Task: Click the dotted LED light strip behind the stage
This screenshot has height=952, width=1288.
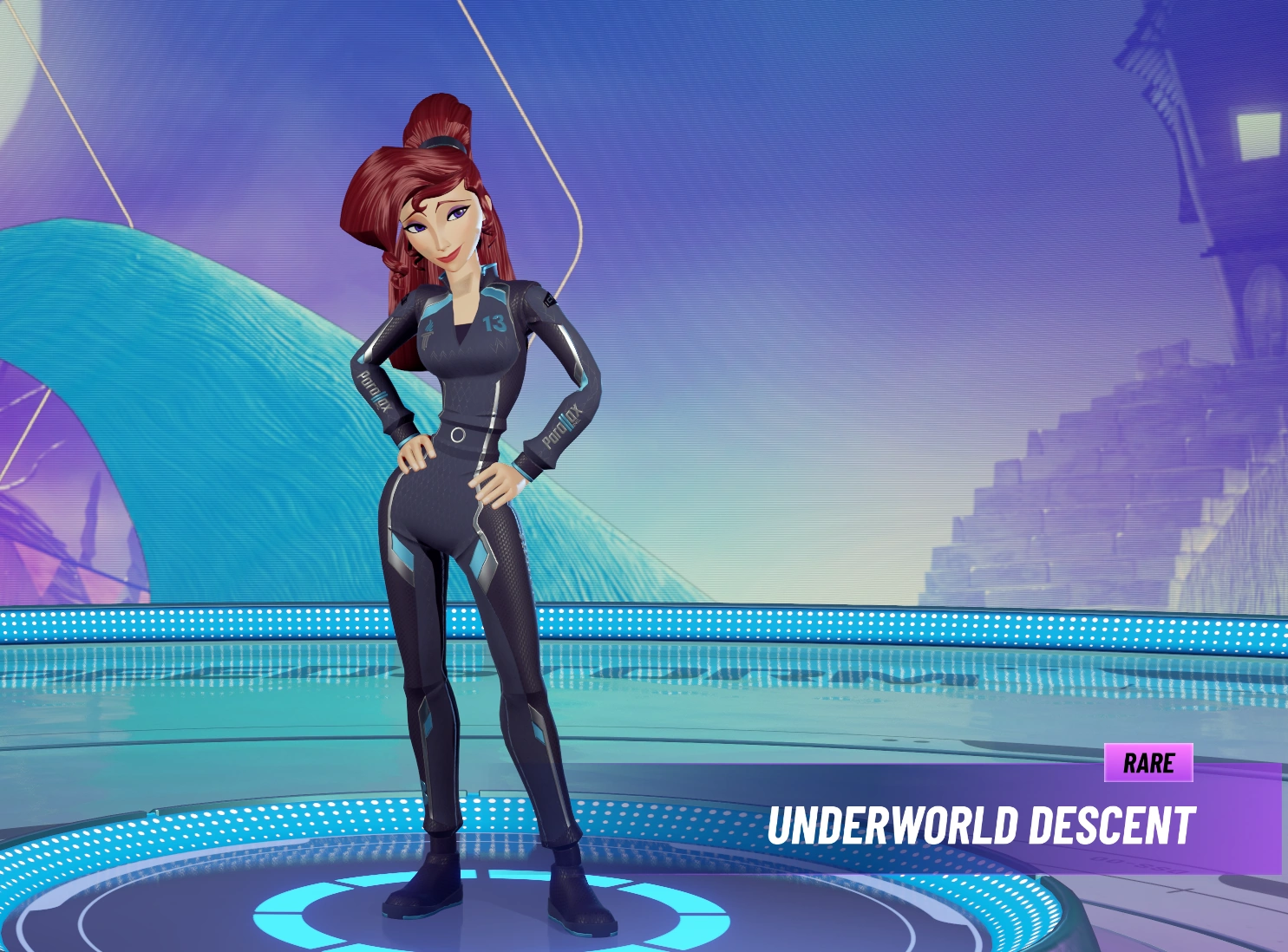Action: tap(781, 624)
